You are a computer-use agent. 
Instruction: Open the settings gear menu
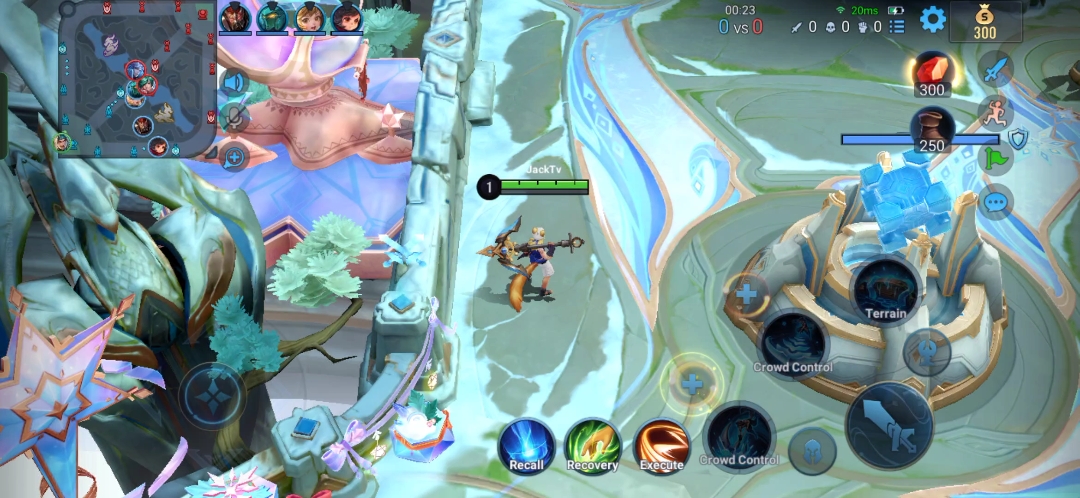click(933, 18)
